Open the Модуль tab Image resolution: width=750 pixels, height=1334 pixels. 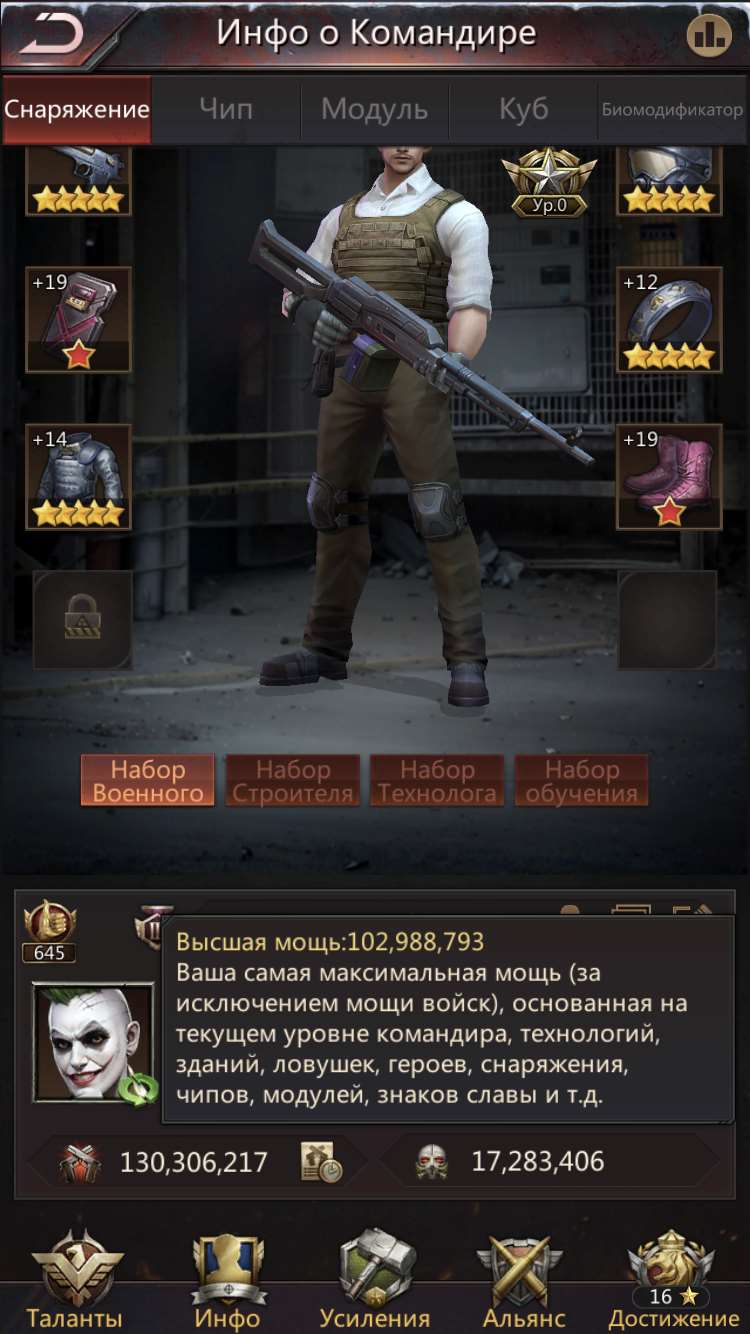pyautogui.click(x=374, y=109)
